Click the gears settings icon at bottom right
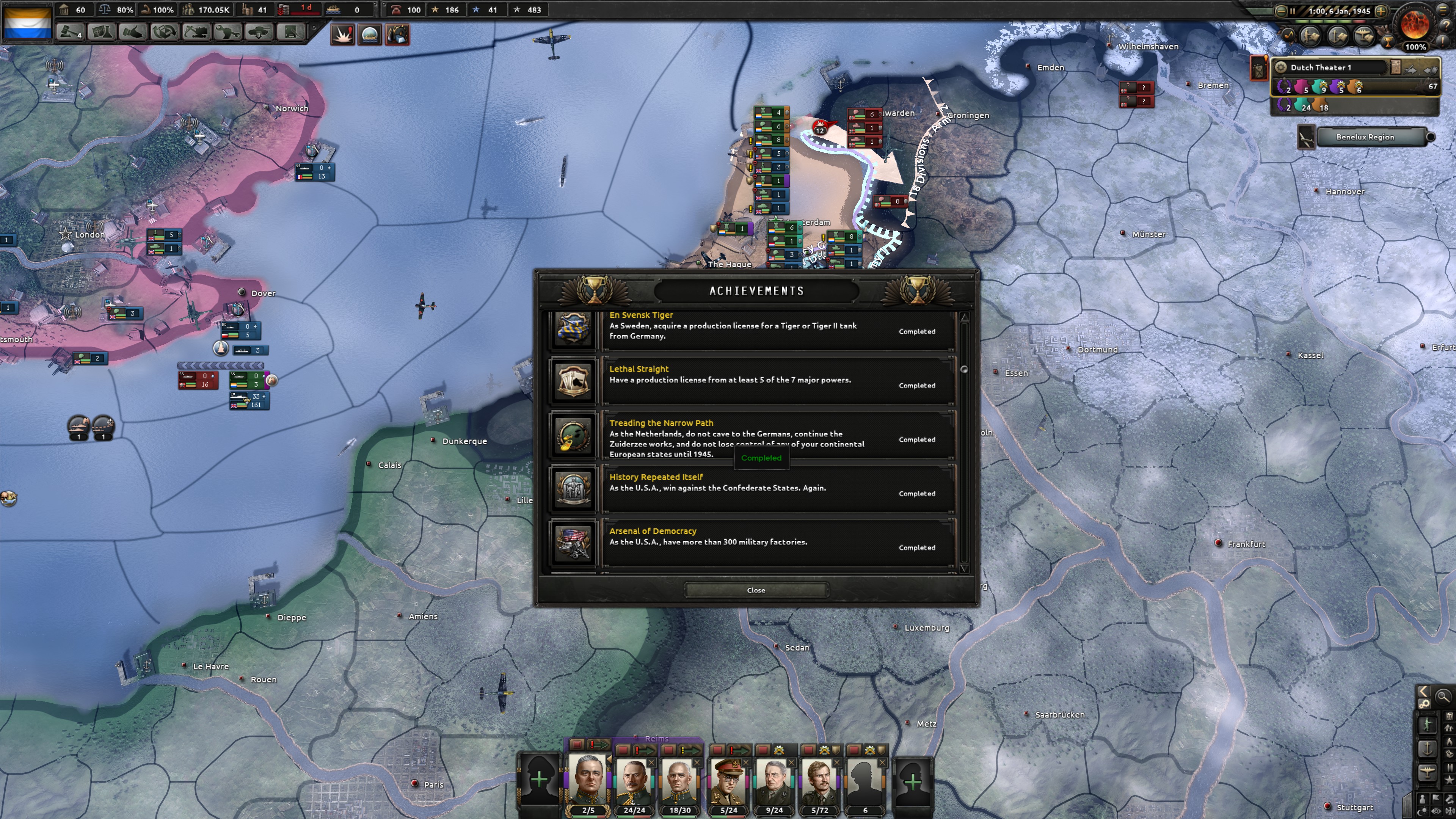Image resolution: width=1456 pixels, height=819 pixels. pos(1425,704)
